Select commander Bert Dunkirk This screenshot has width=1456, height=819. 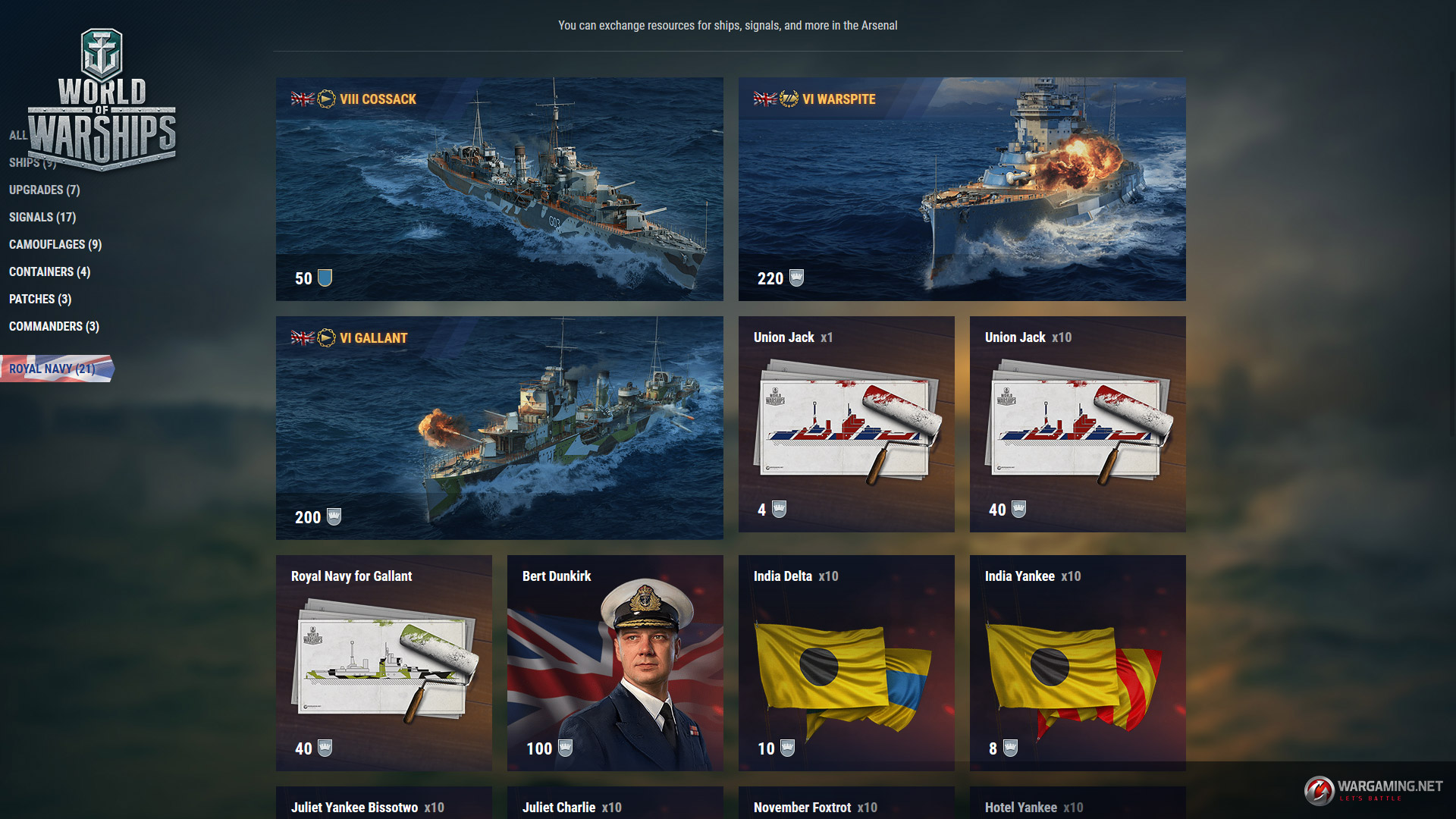pos(615,663)
